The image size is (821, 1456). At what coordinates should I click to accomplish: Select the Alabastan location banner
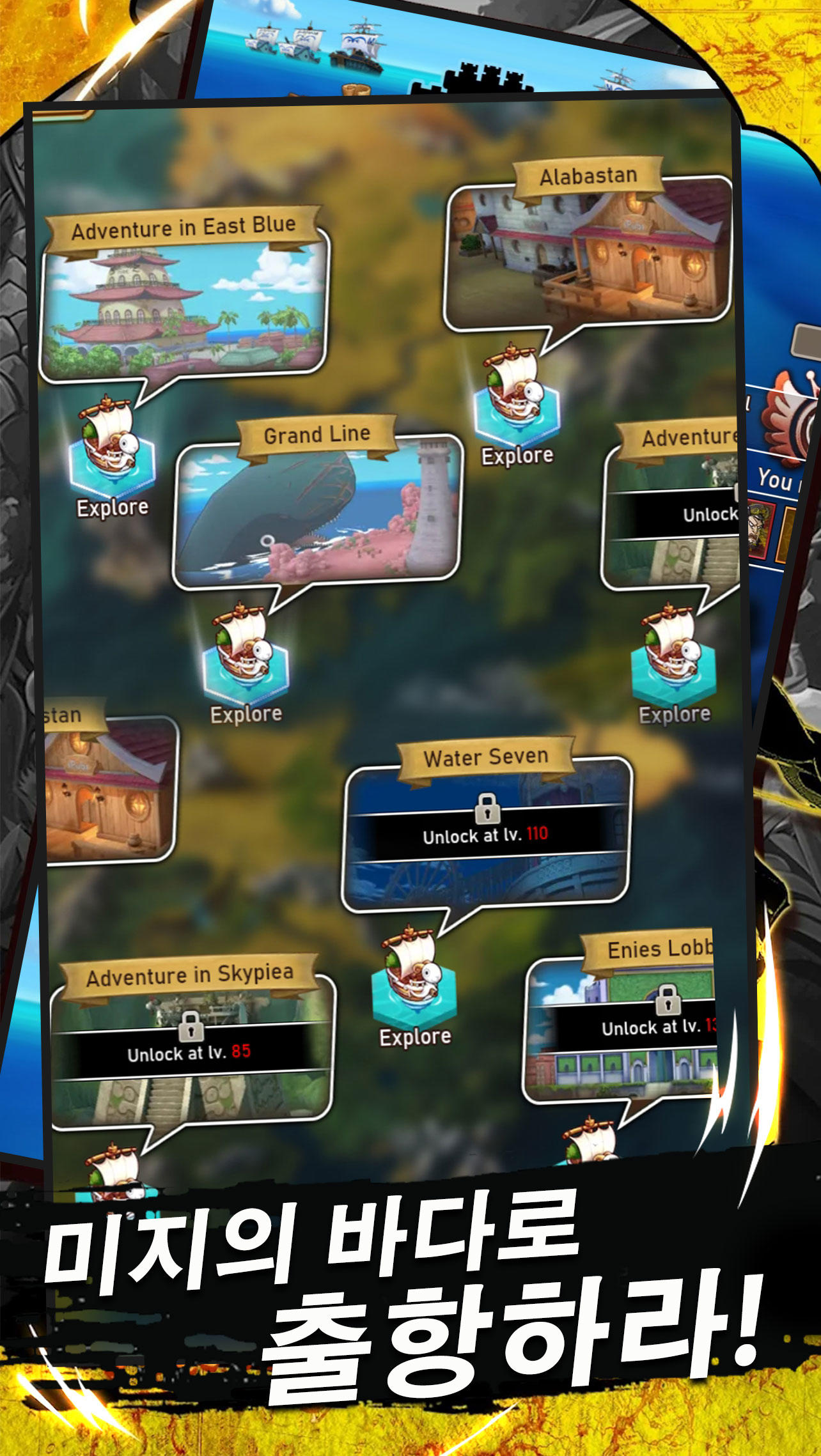tap(588, 174)
